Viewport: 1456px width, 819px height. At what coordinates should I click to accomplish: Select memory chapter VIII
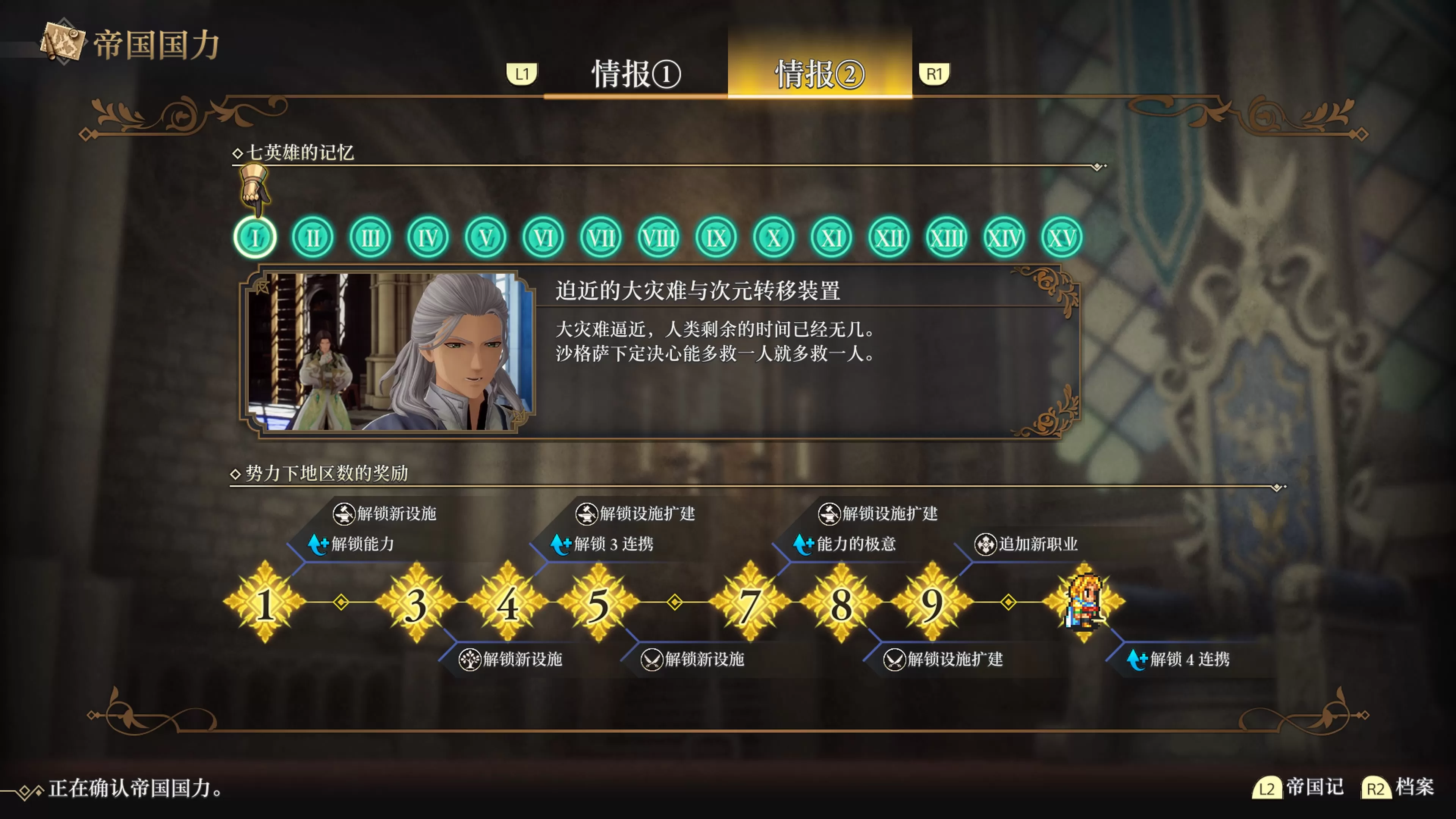click(659, 237)
